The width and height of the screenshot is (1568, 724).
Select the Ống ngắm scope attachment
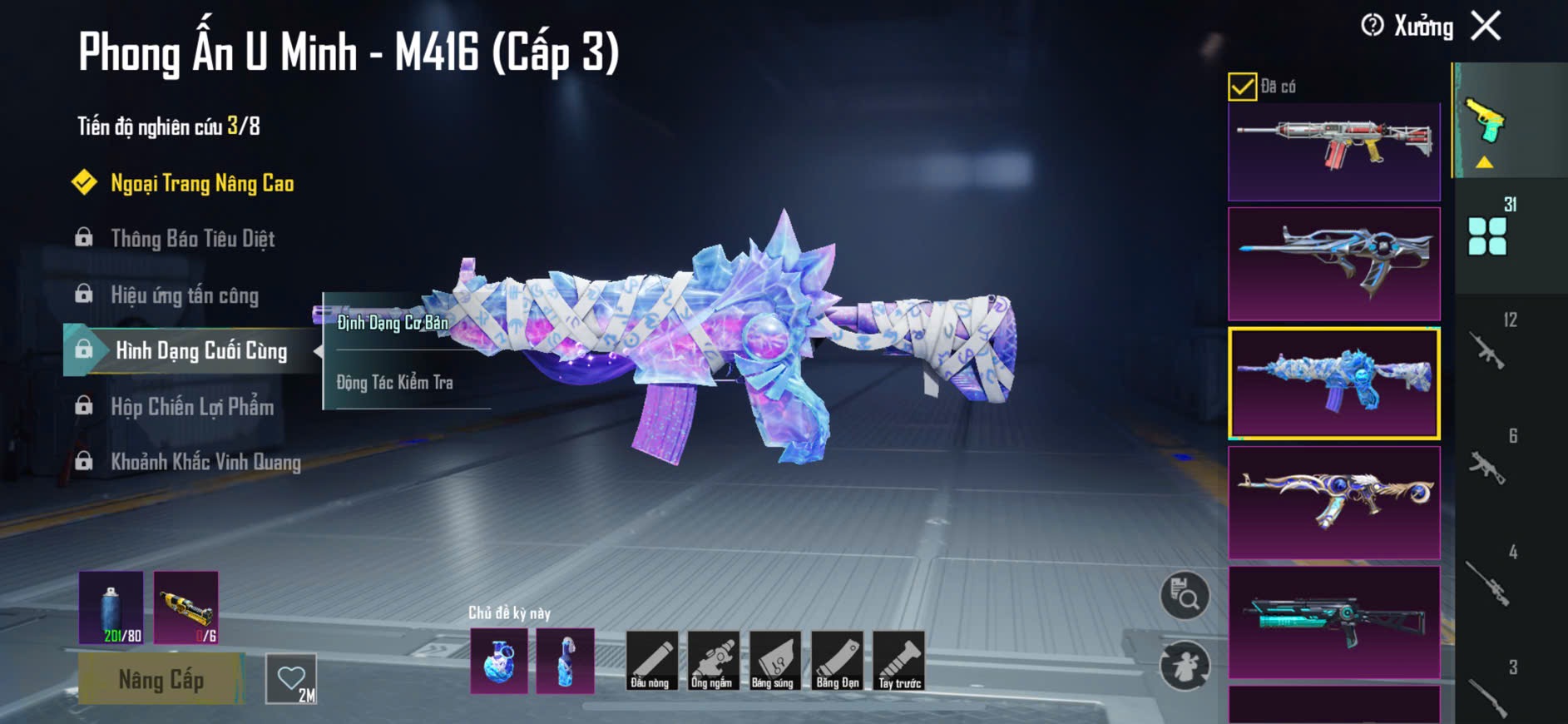pos(712,661)
